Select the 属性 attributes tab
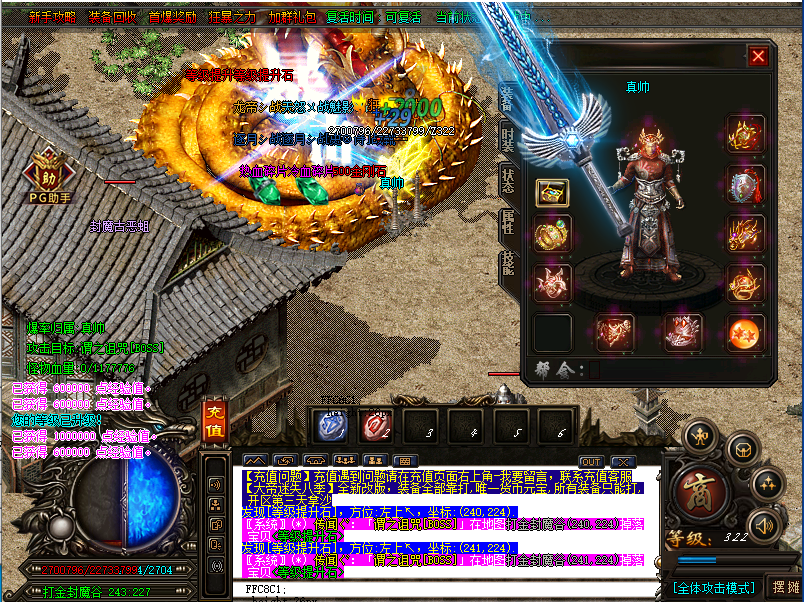The height and width of the screenshot is (602, 804). (508, 223)
